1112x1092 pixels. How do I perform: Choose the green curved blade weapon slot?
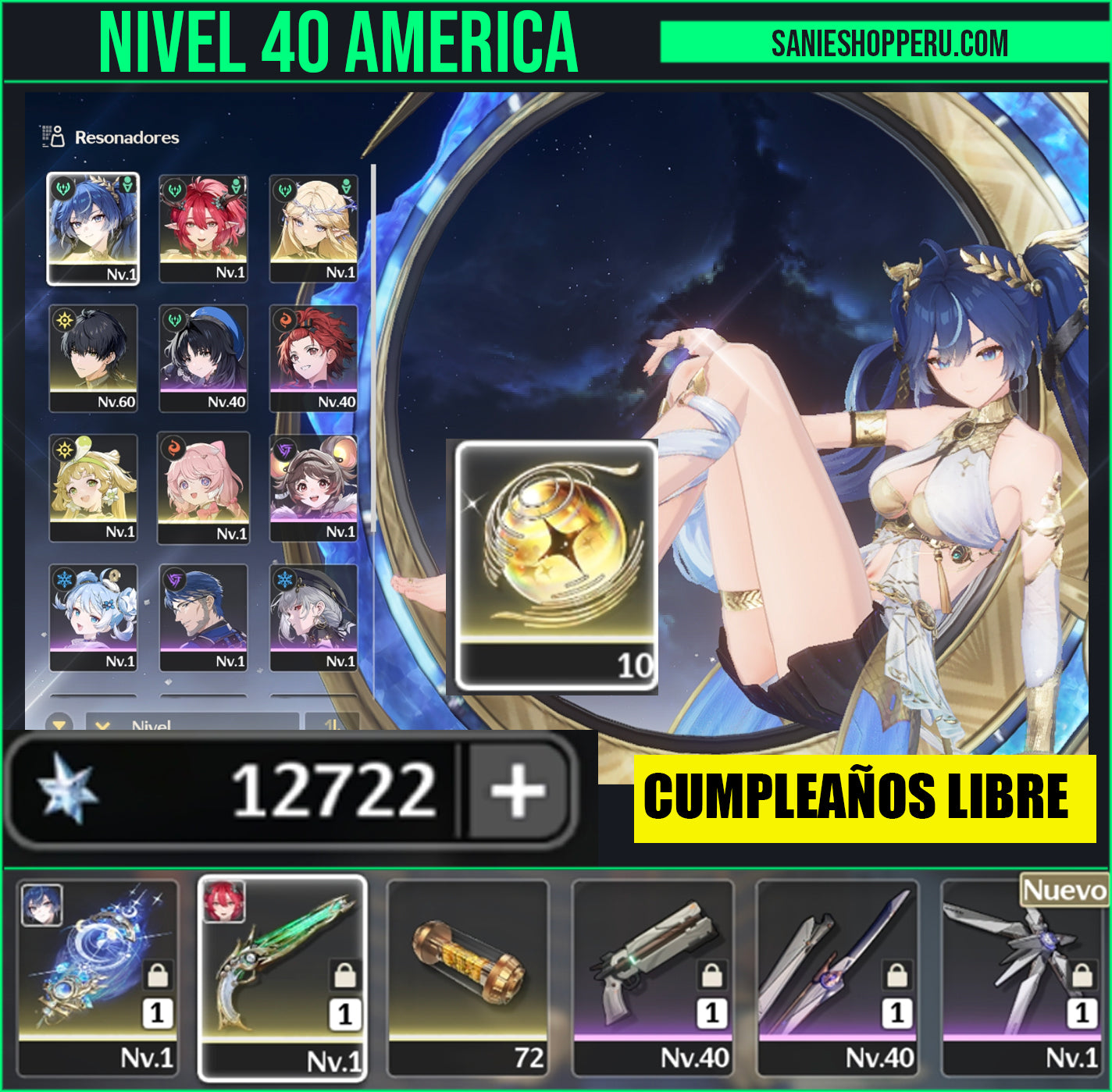(282, 977)
